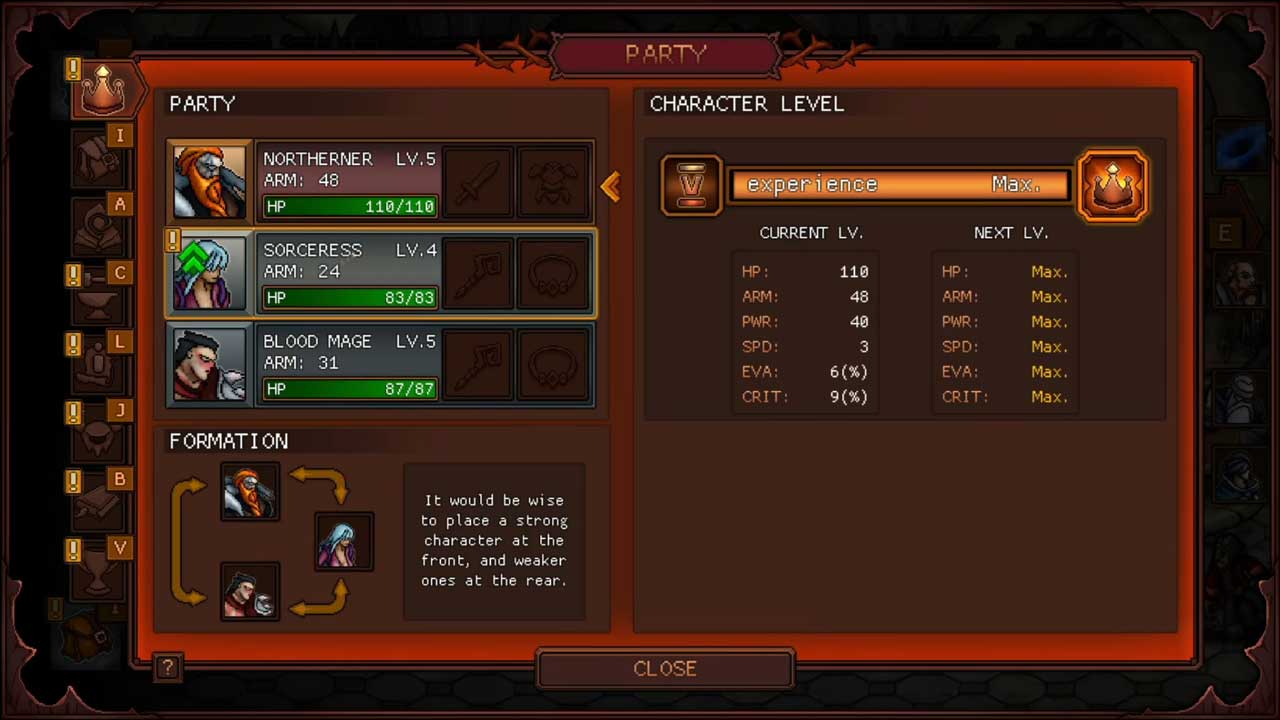Click the Blood Mage's empty staff slot
Screen dimensions: 1280x720
(478, 365)
